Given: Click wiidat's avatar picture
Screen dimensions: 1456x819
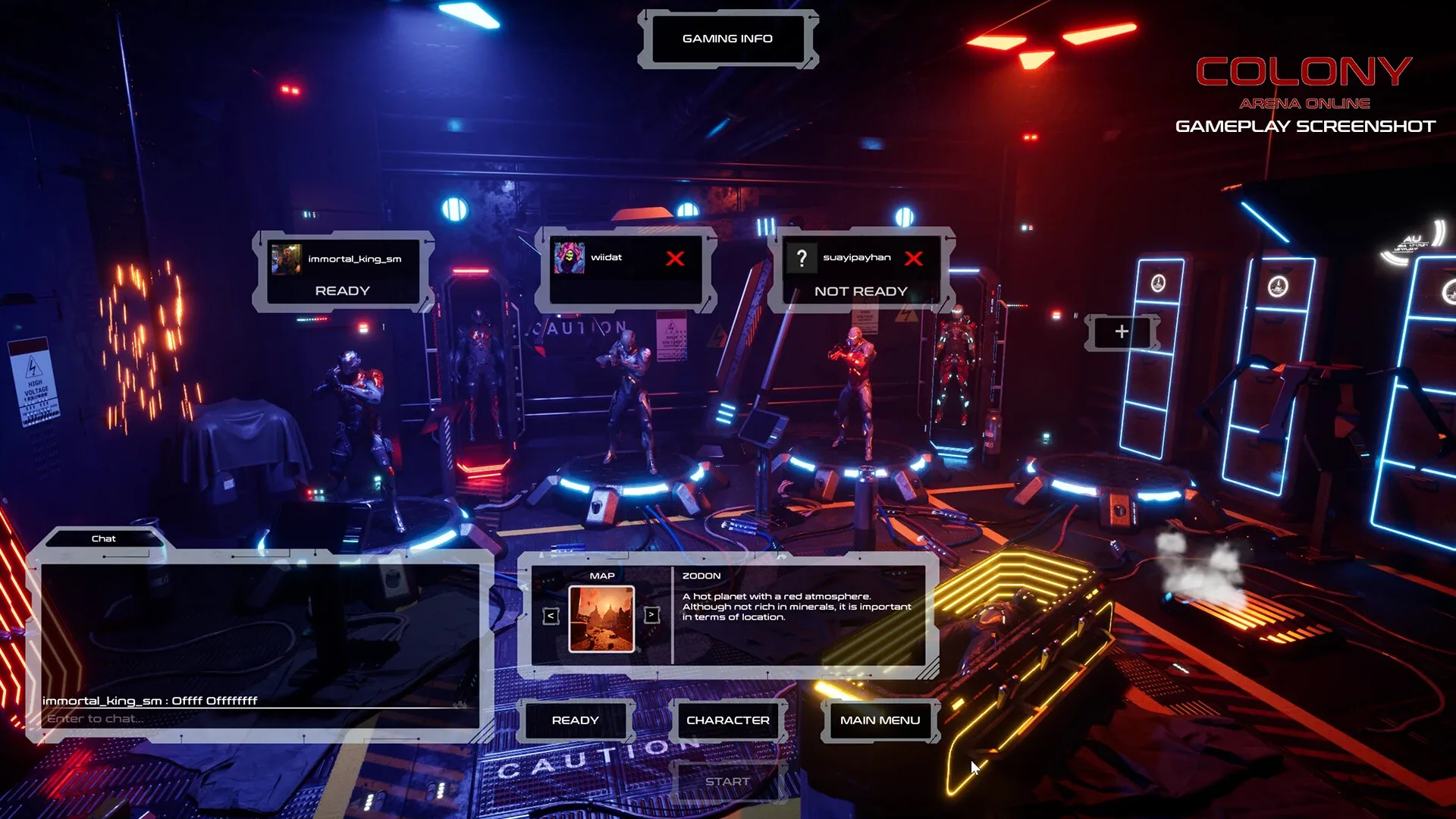Looking at the screenshot, I should coord(569,258).
